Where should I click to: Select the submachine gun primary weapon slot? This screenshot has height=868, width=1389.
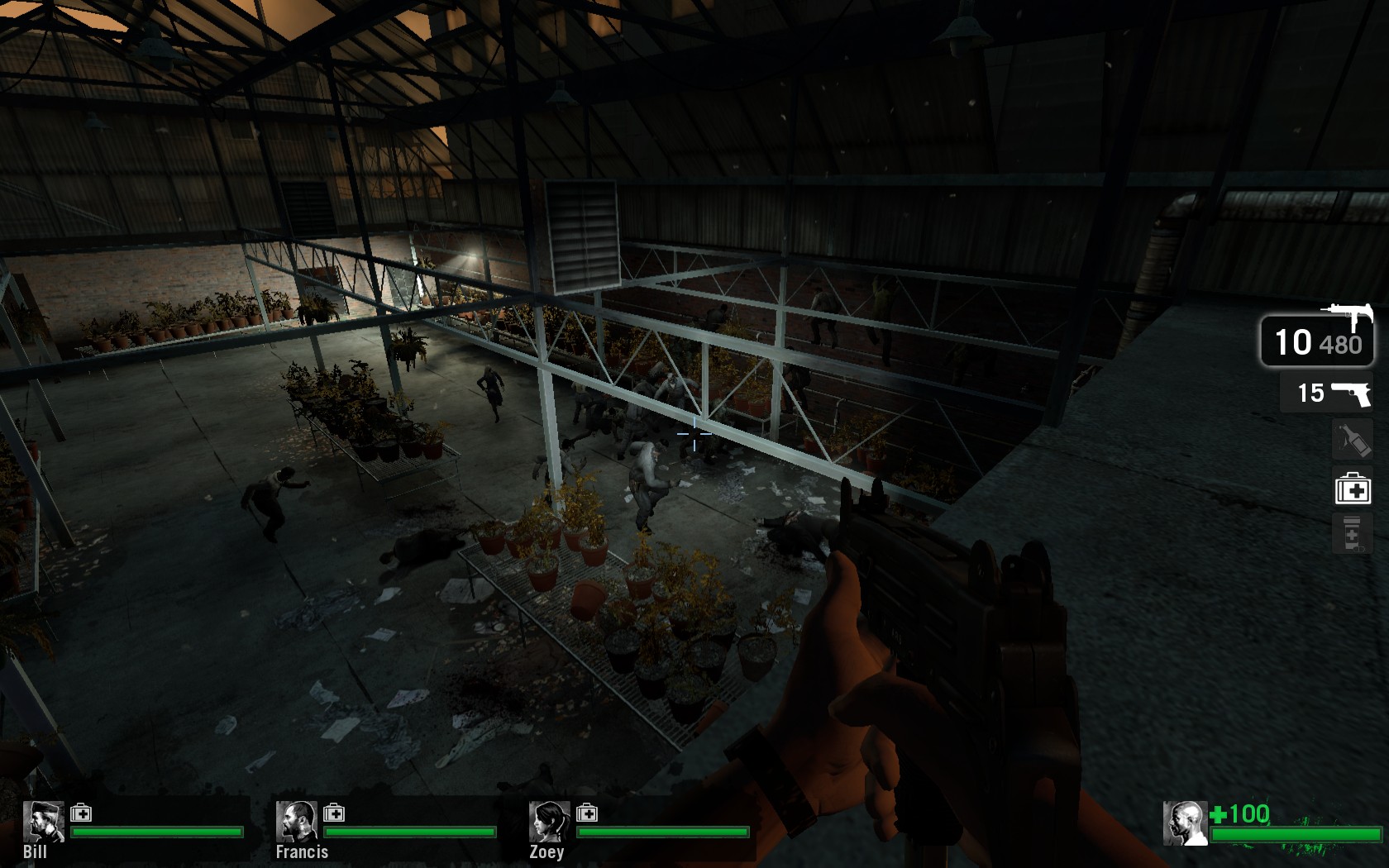[1317, 339]
